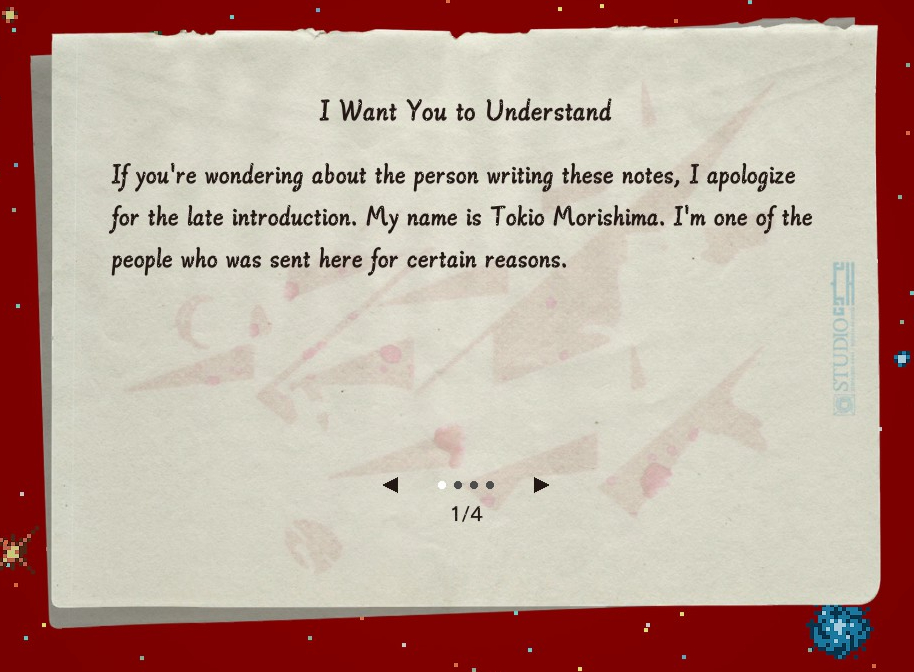Image resolution: width=914 pixels, height=672 pixels.
Task: Jump to the last page dot
Action: click(490, 485)
